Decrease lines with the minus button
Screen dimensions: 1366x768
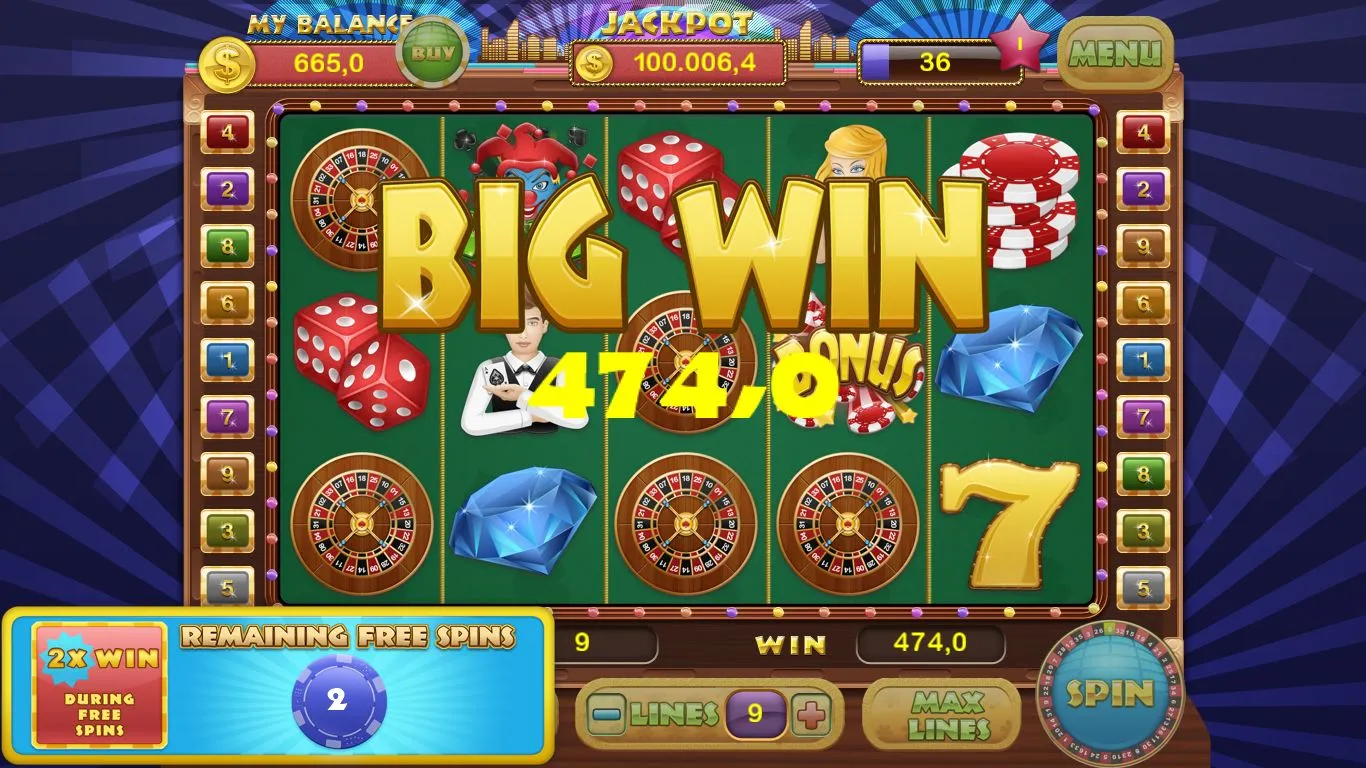tap(607, 714)
